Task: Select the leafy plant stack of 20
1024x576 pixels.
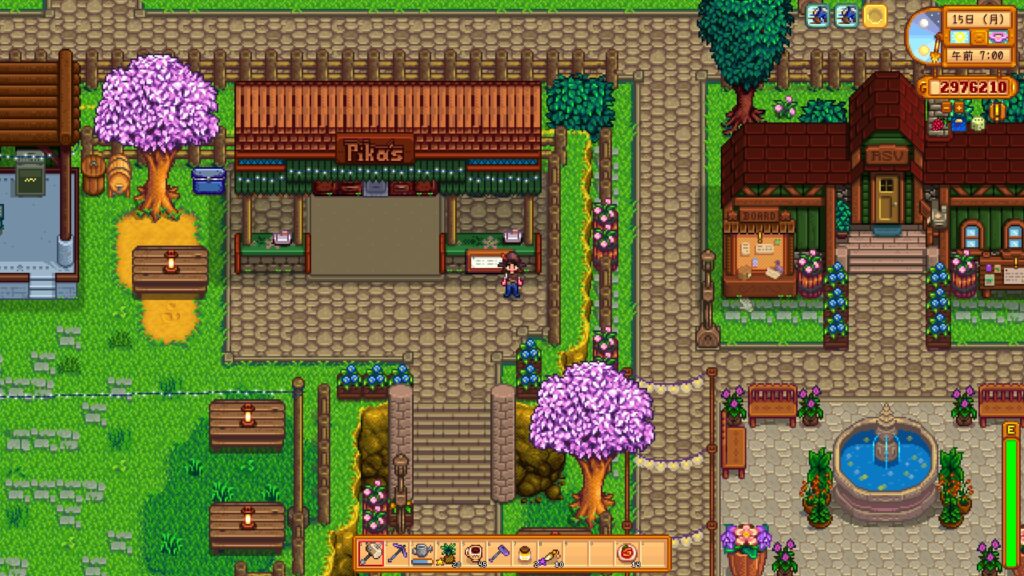Action: click(x=449, y=553)
